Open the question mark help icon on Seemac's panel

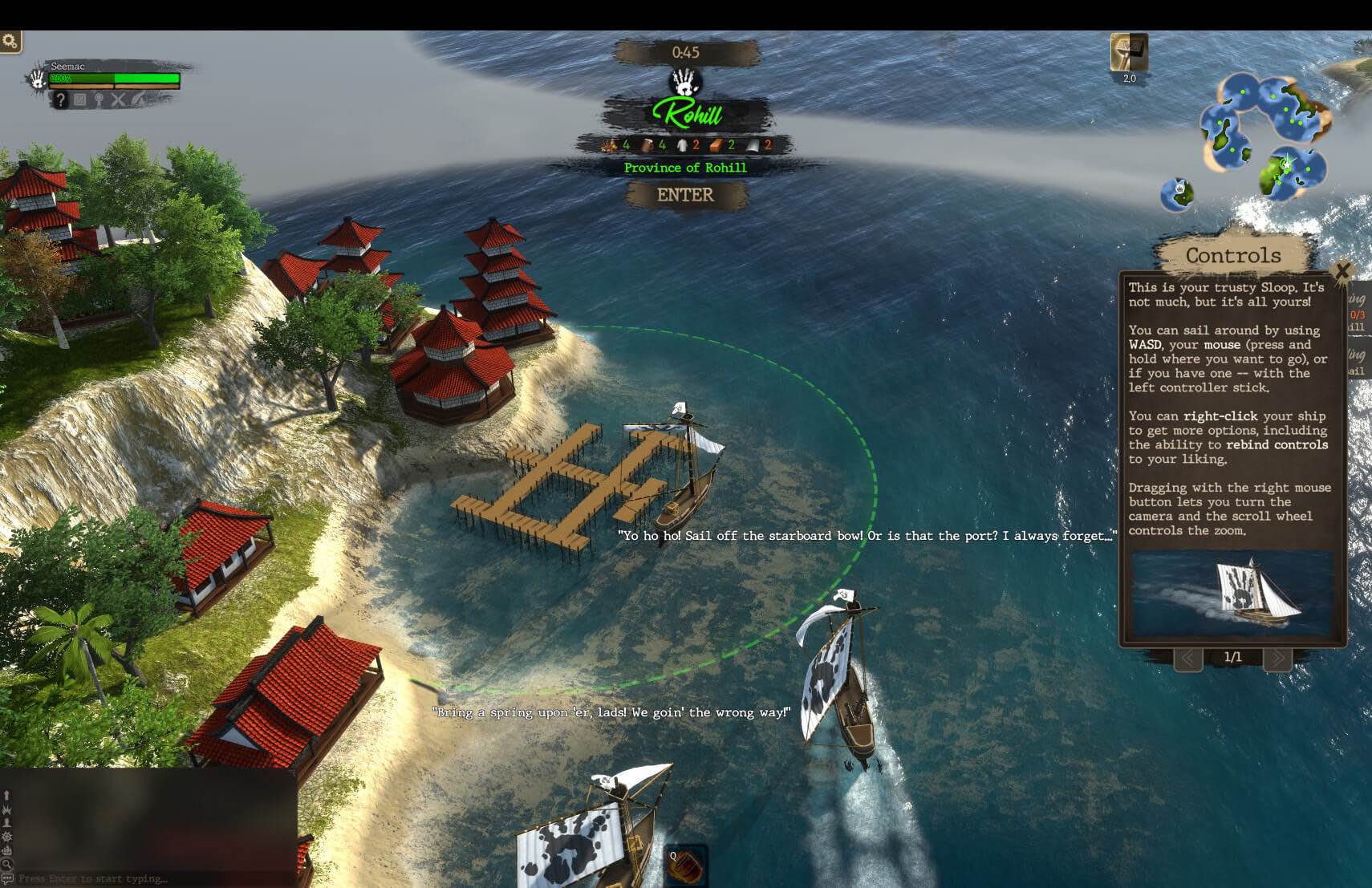[60, 99]
